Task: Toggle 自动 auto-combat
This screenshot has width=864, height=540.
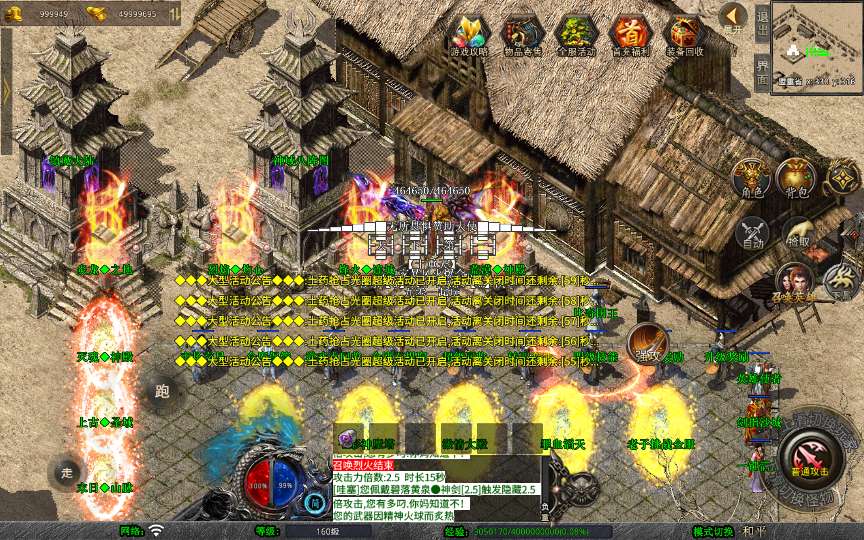Action: pos(751,232)
